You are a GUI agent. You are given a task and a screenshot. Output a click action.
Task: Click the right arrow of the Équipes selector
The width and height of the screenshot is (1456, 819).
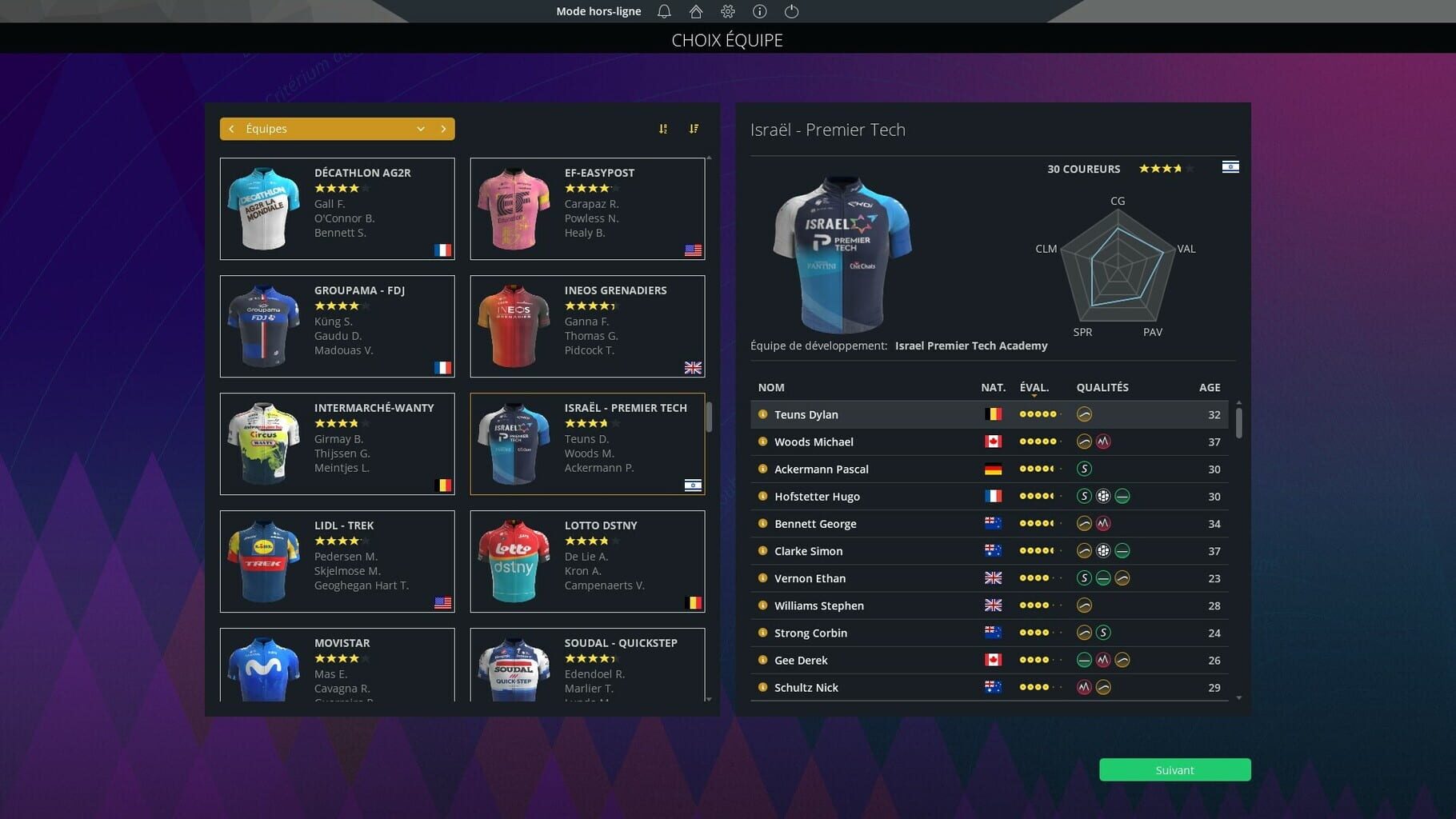(x=445, y=128)
